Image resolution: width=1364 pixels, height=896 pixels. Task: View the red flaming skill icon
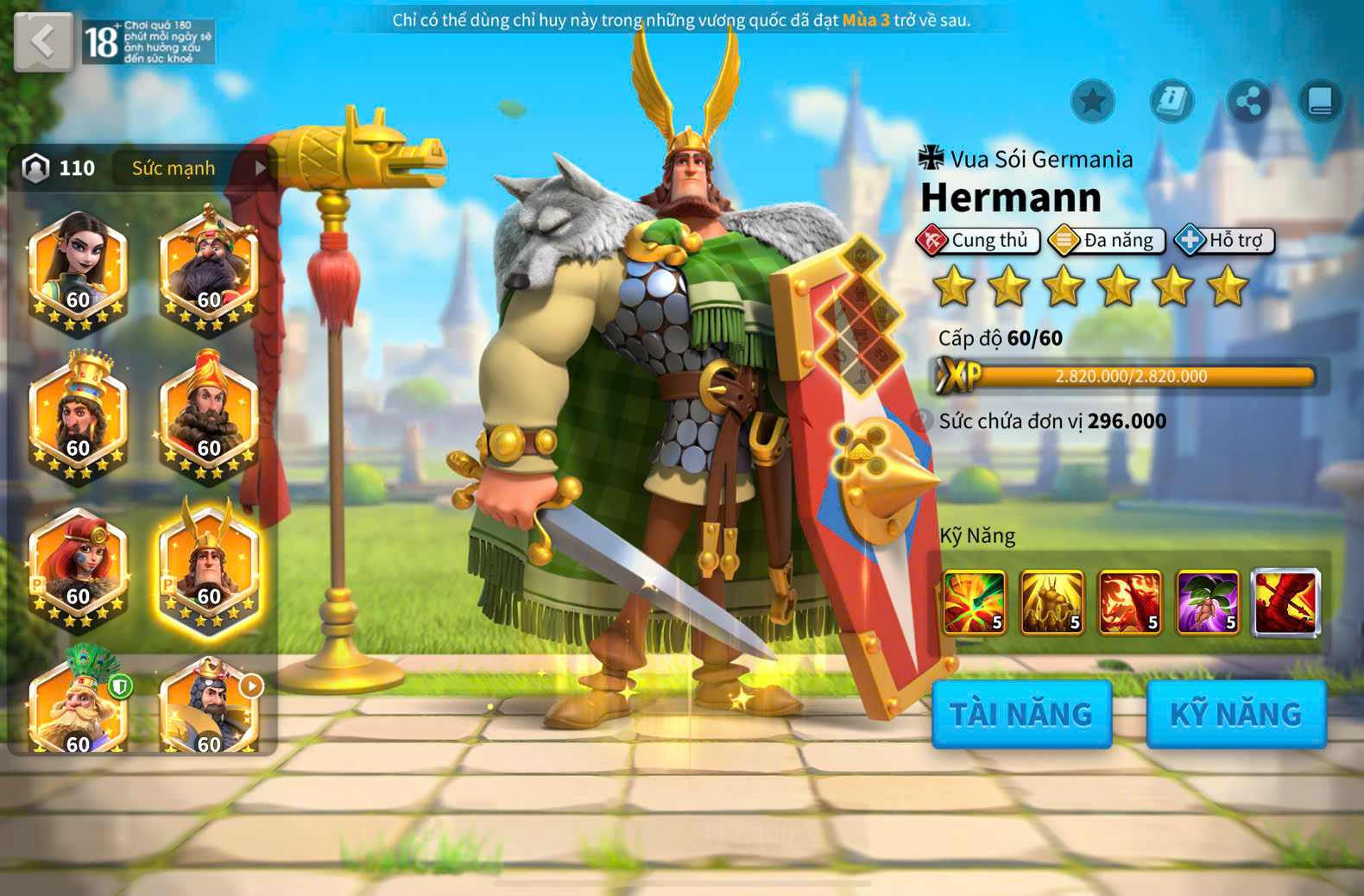[1130, 602]
